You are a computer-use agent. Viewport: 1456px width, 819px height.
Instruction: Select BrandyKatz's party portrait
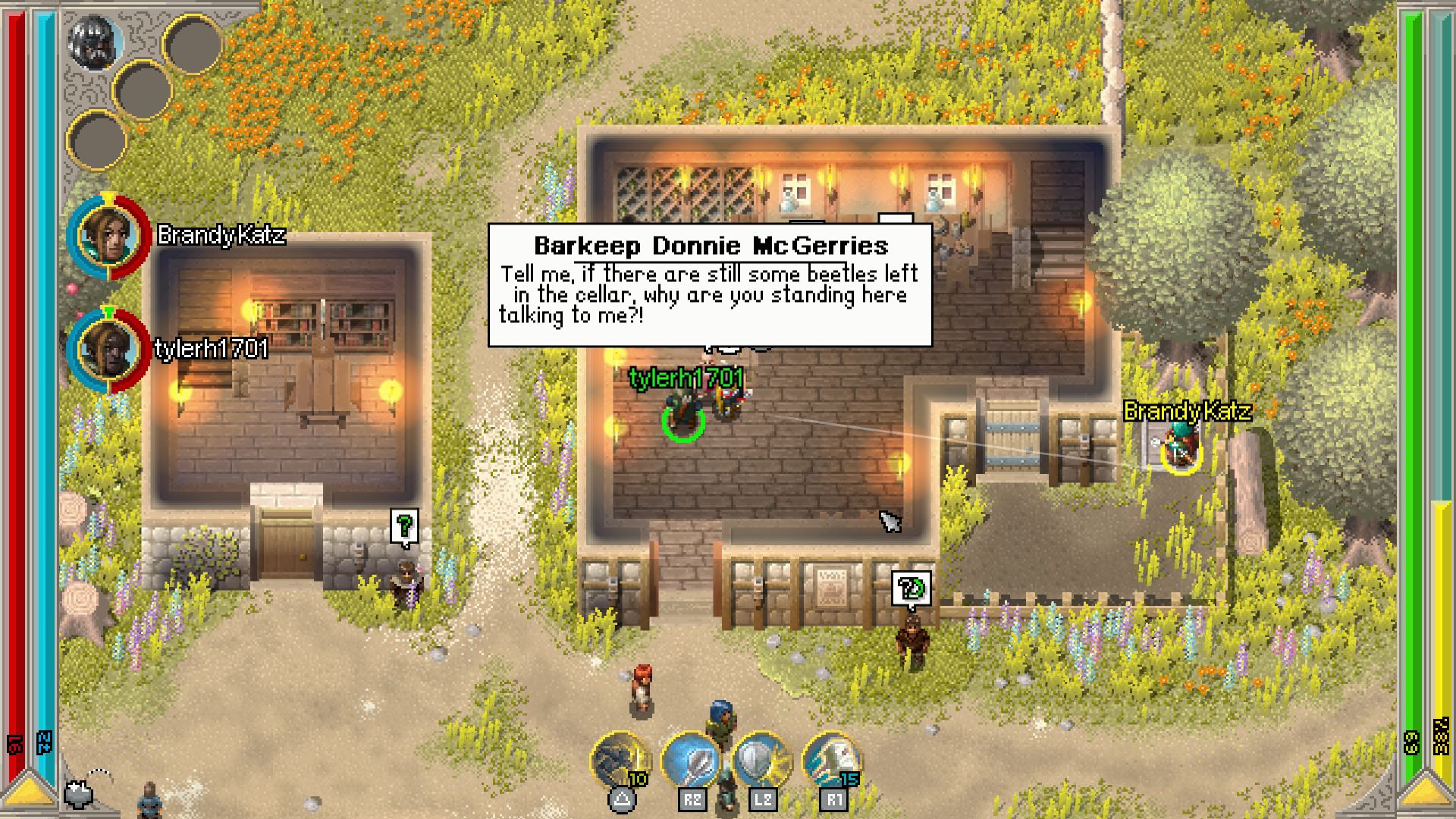[109, 236]
